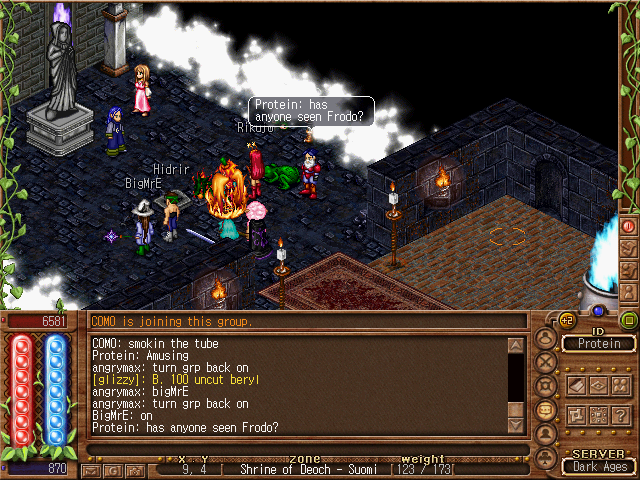Click the orange +2 badge button
Screen dimensions: 640x480
coord(568,320)
